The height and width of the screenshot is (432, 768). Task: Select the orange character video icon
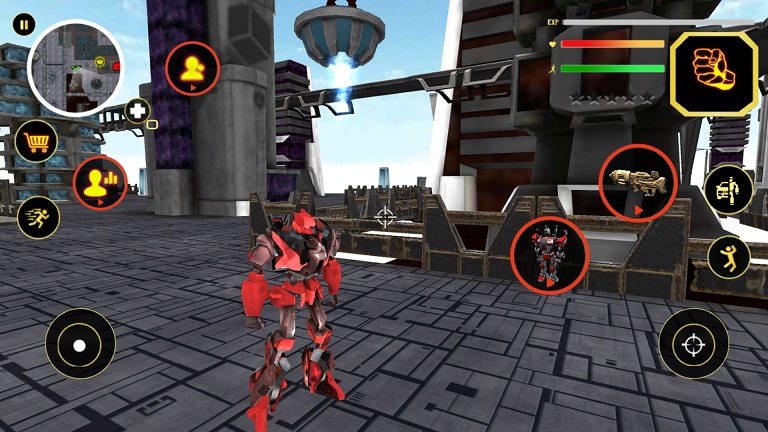pyautogui.click(x=192, y=69)
